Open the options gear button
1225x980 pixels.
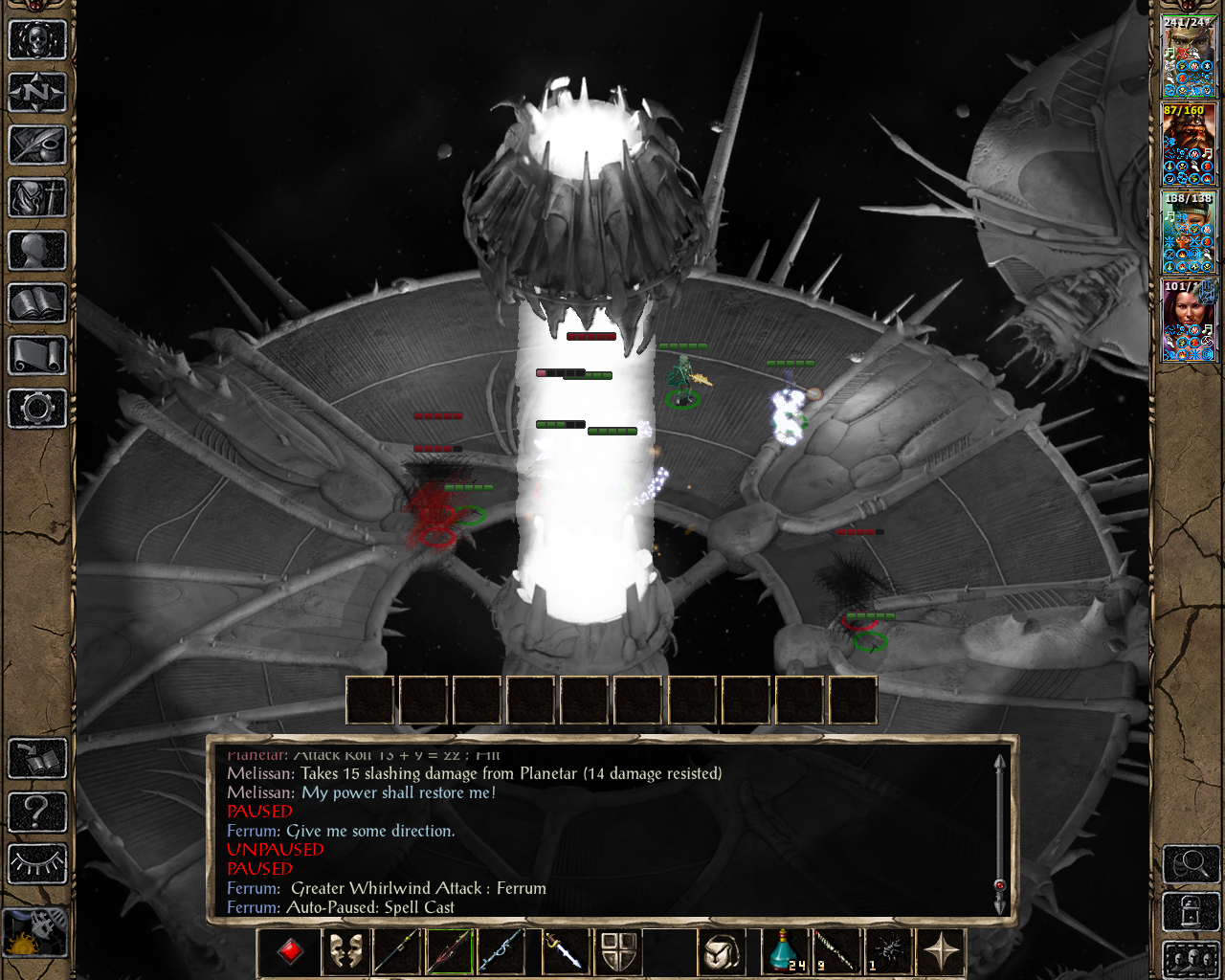coord(37,409)
